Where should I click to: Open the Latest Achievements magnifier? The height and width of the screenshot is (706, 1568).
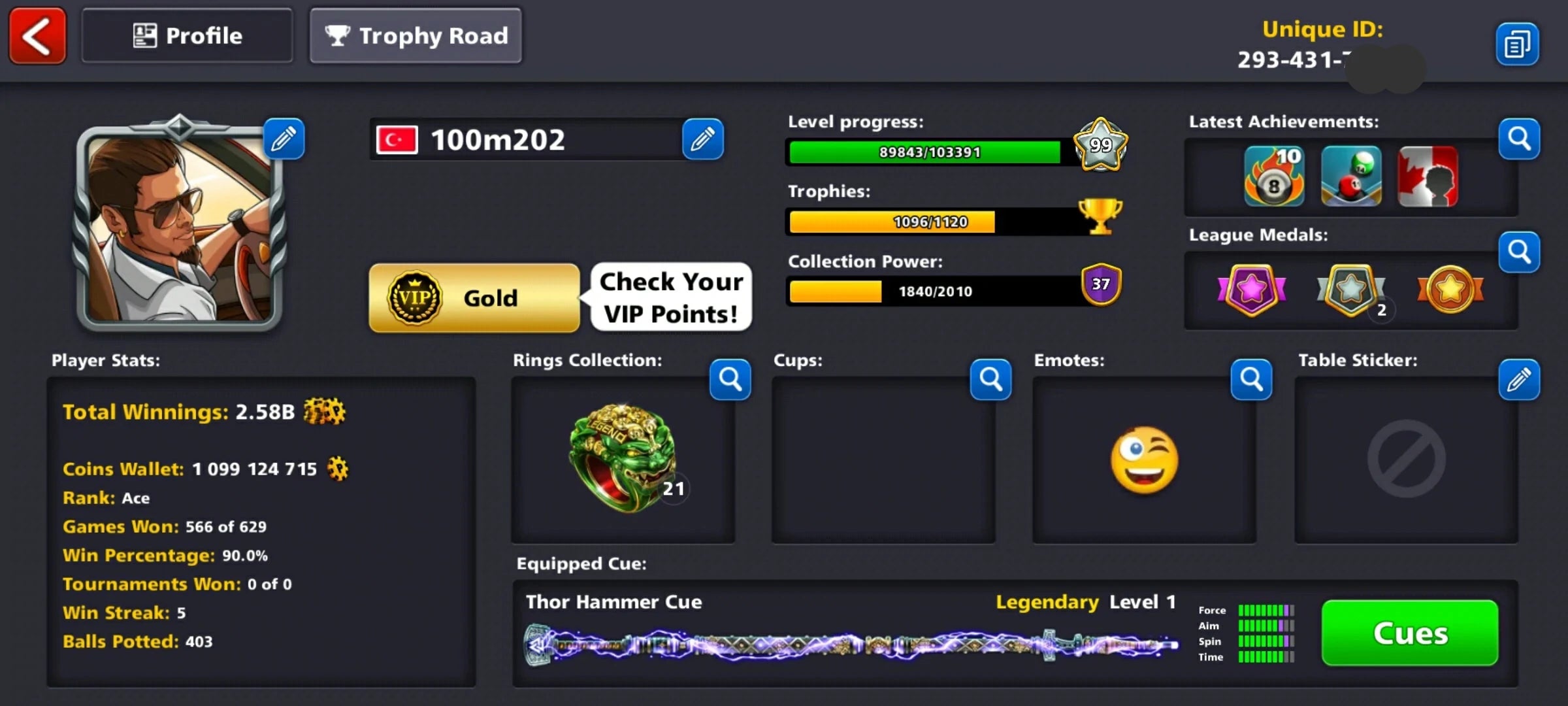click(1519, 139)
